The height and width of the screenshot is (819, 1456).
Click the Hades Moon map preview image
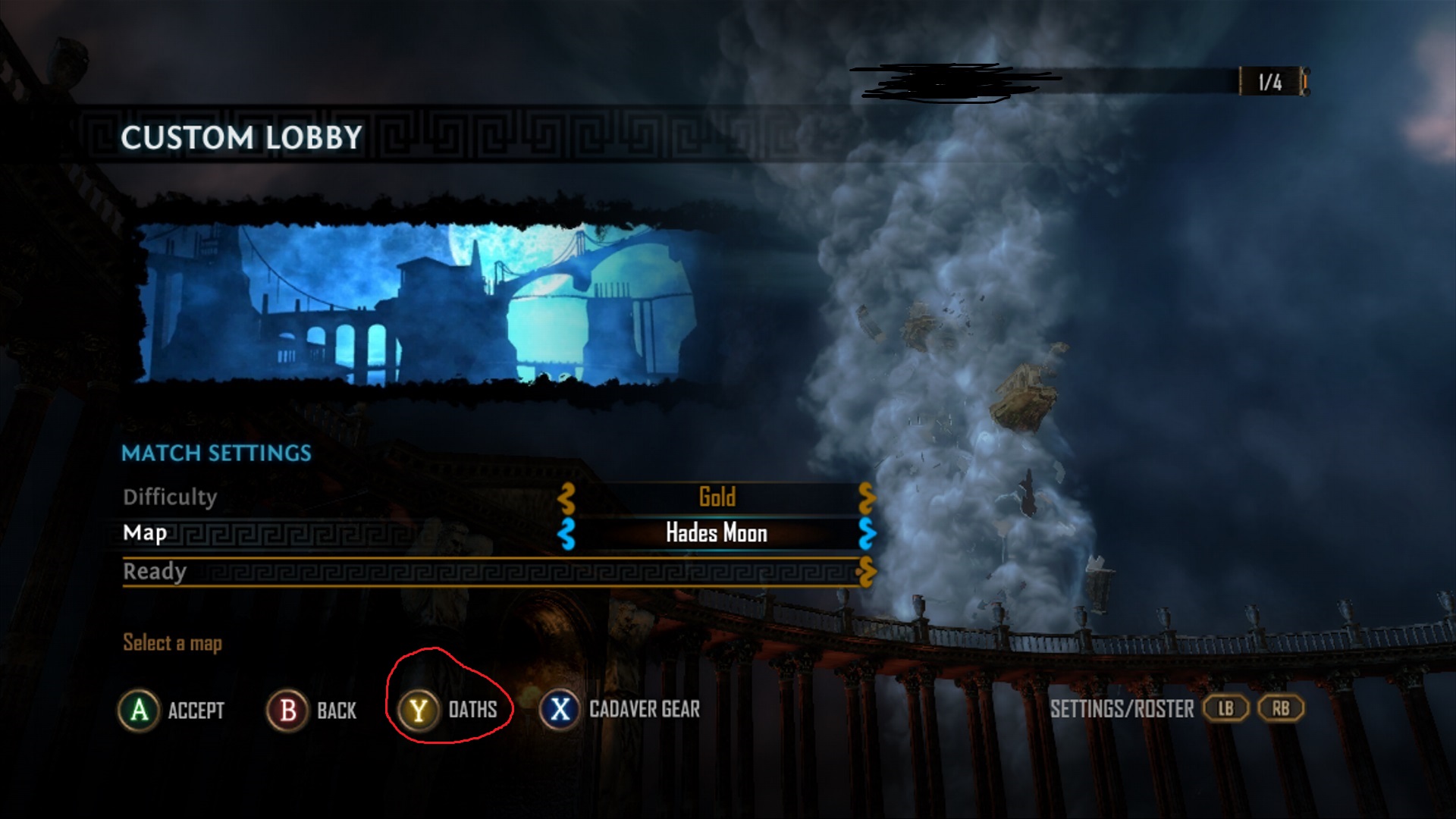pos(425,303)
